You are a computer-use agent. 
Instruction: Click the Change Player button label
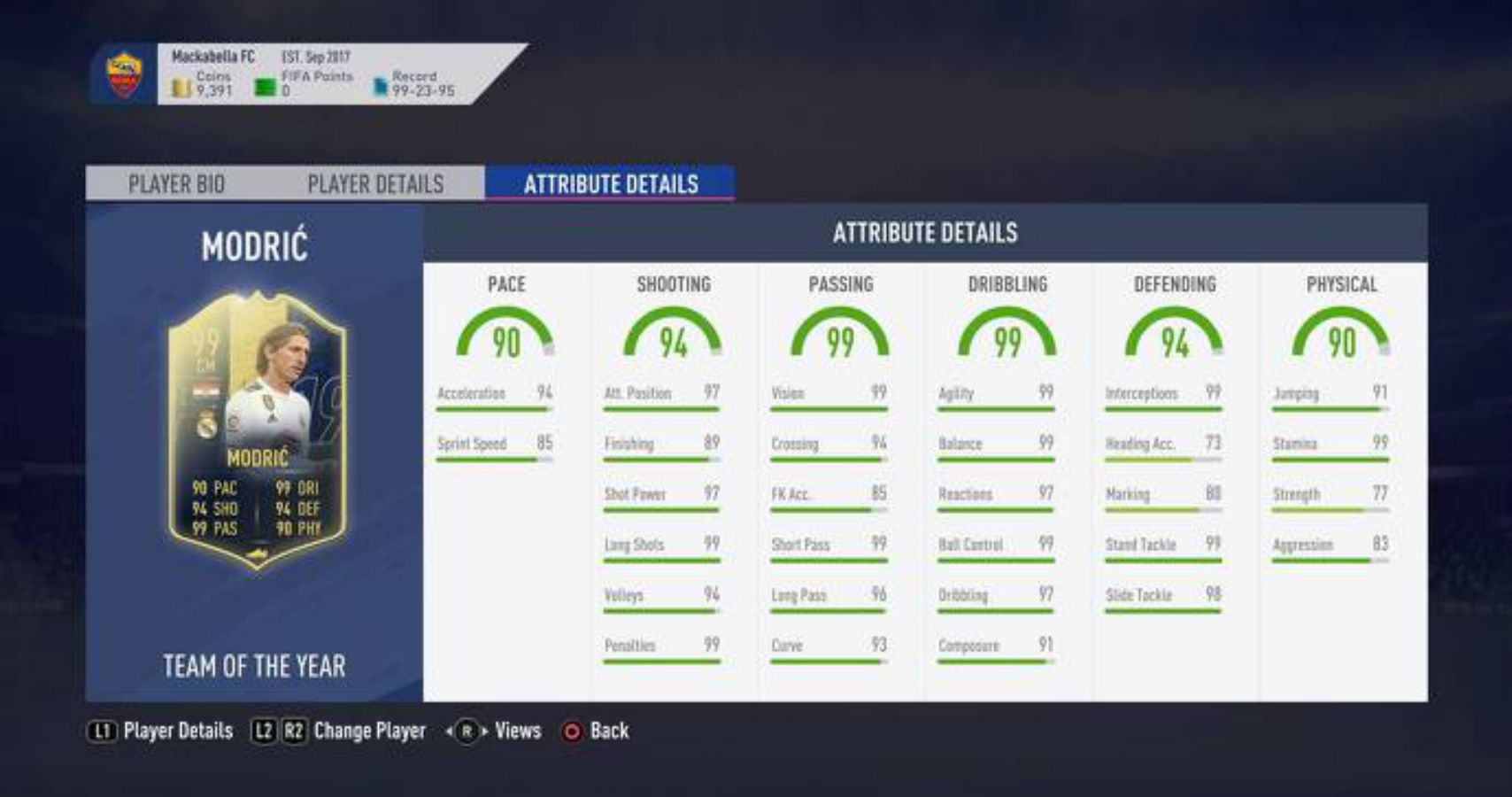(372, 732)
